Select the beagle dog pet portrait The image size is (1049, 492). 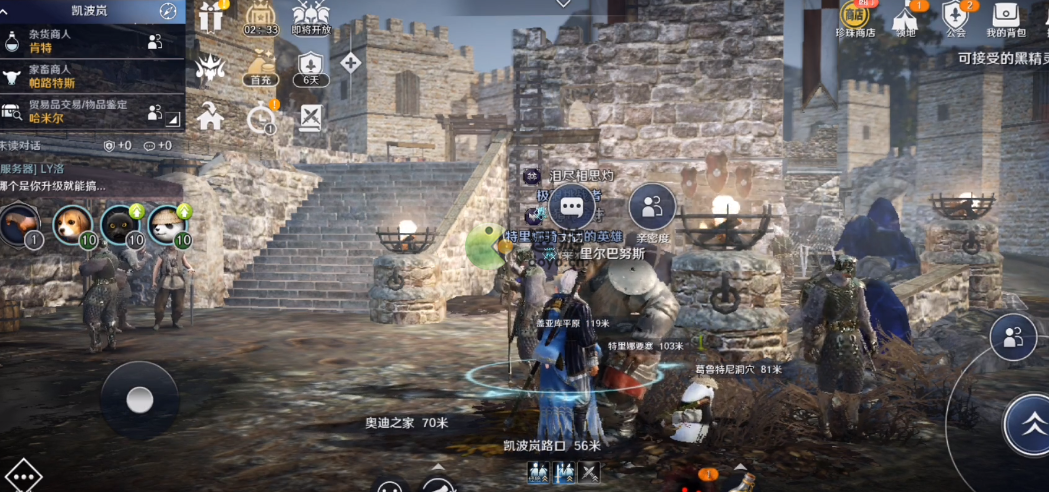(x=72, y=225)
